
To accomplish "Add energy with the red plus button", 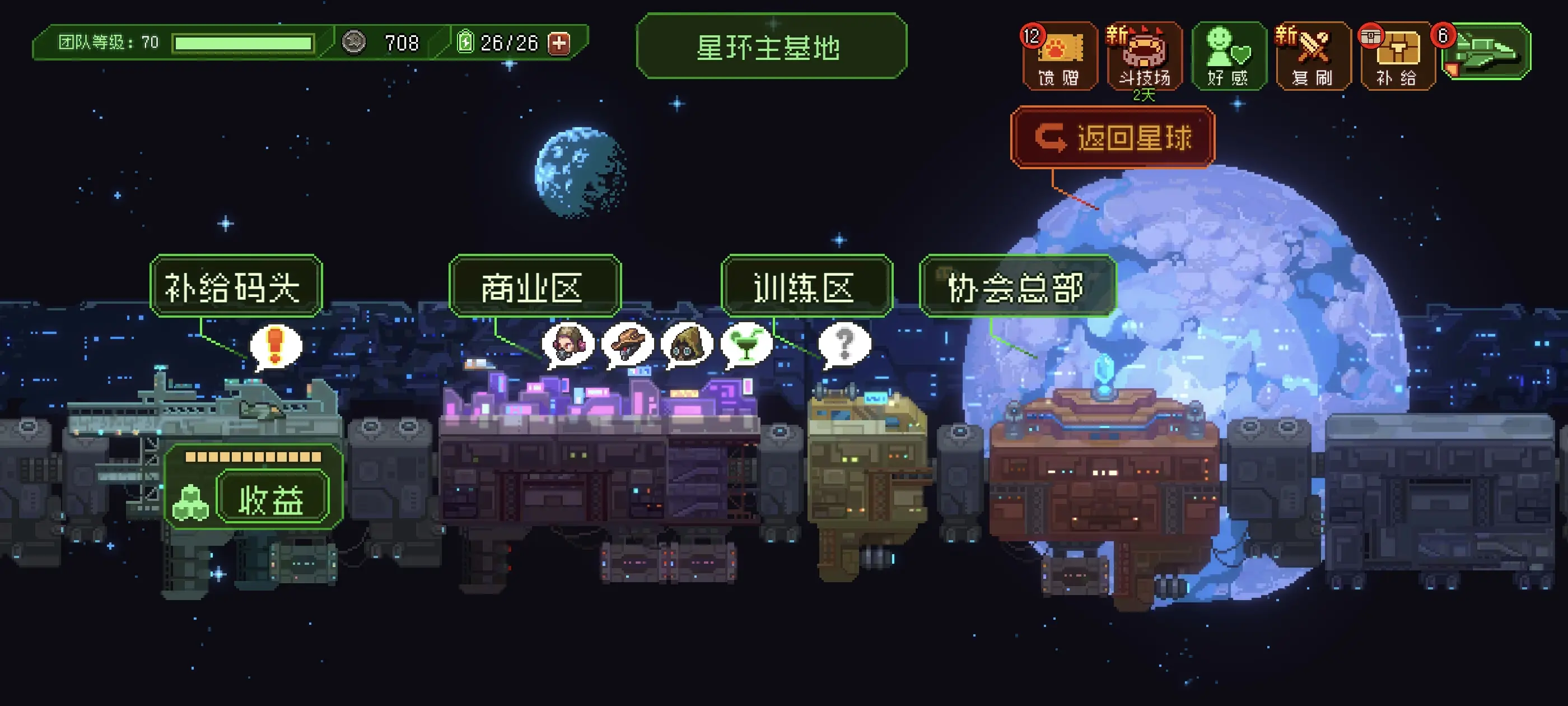I will 559,43.
